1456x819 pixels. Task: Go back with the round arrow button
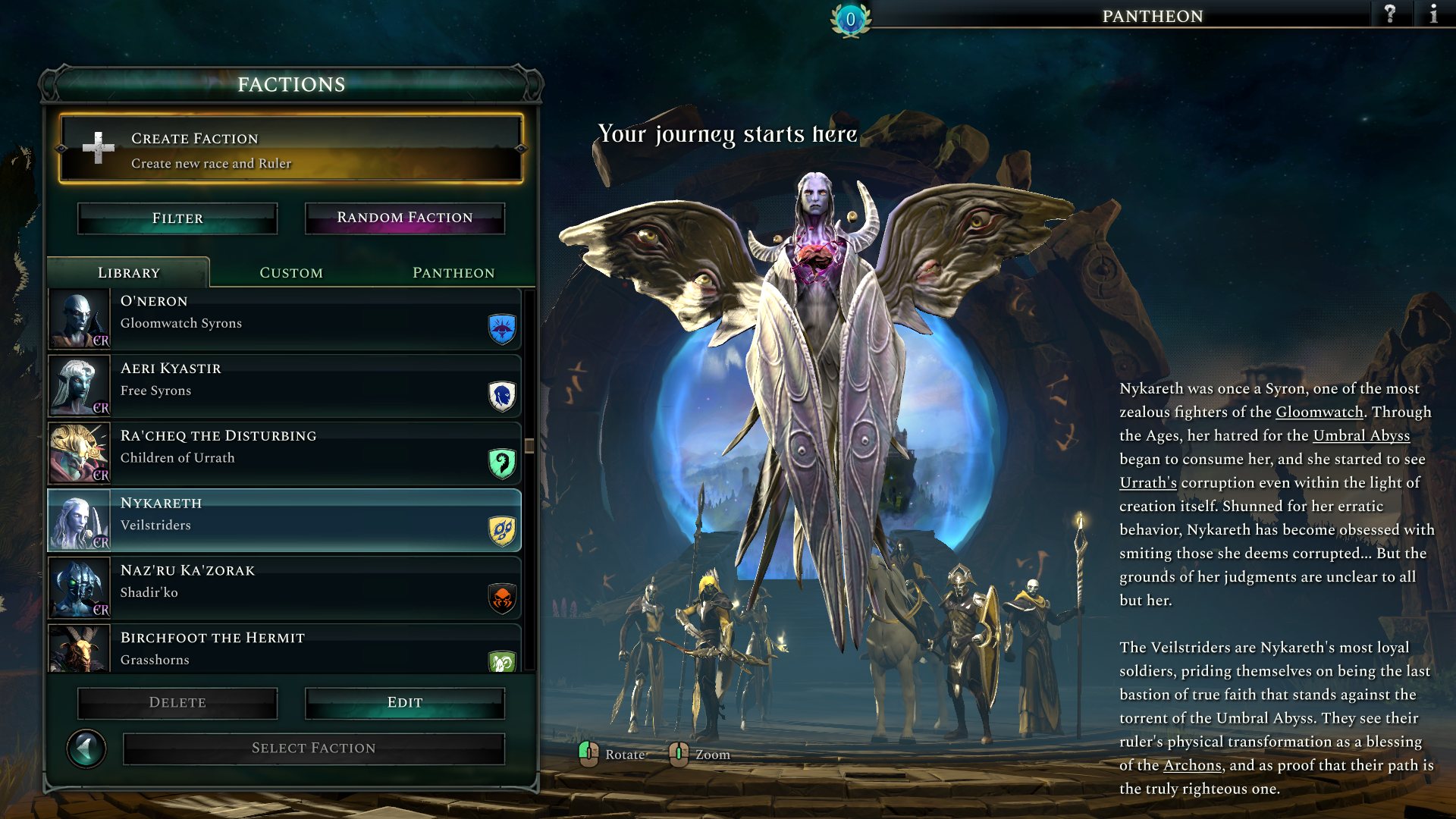pyautogui.click(x=86, y=749)
